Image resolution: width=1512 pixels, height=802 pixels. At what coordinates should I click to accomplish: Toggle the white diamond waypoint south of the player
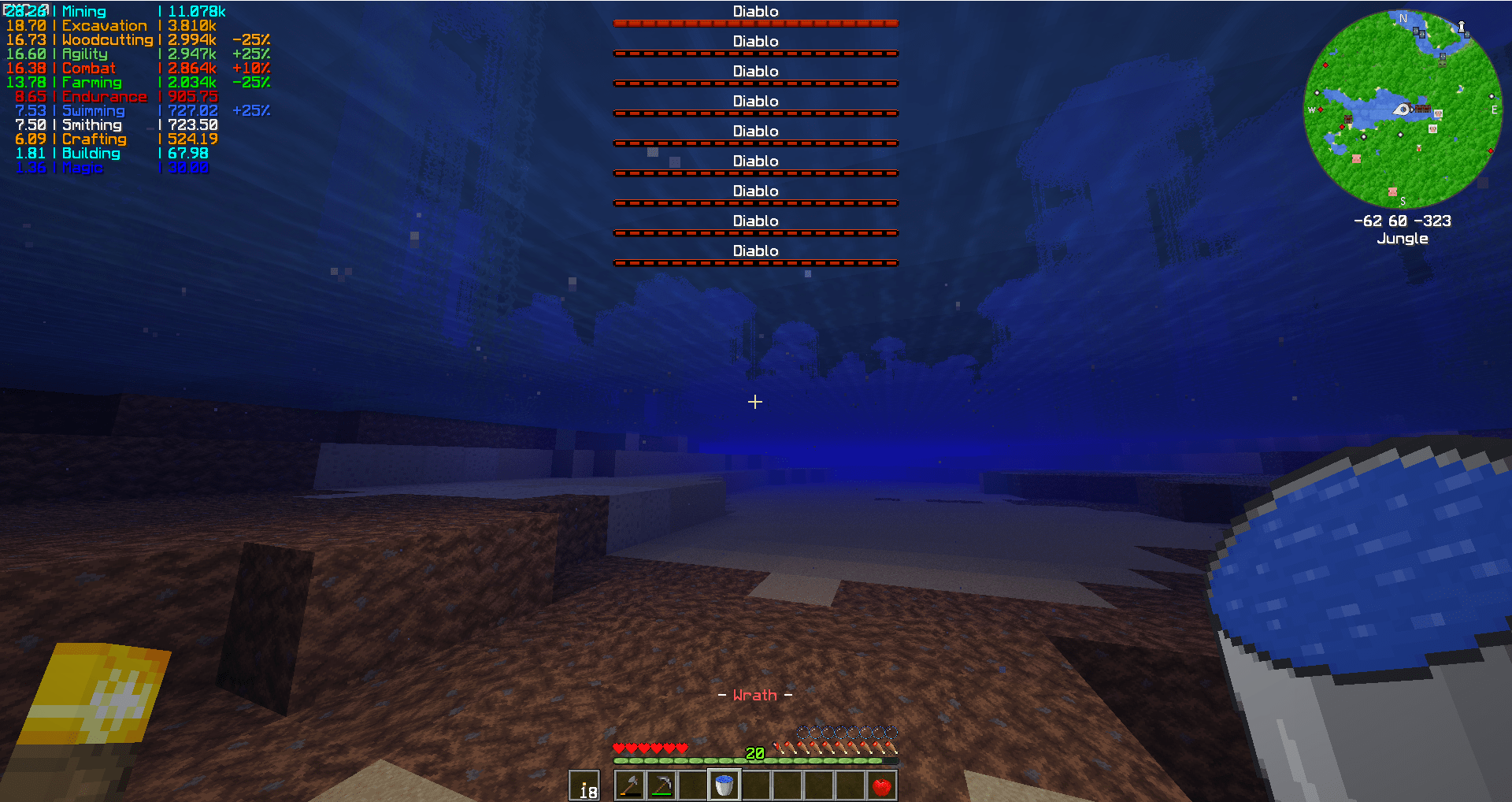(x=1400, y=135)
